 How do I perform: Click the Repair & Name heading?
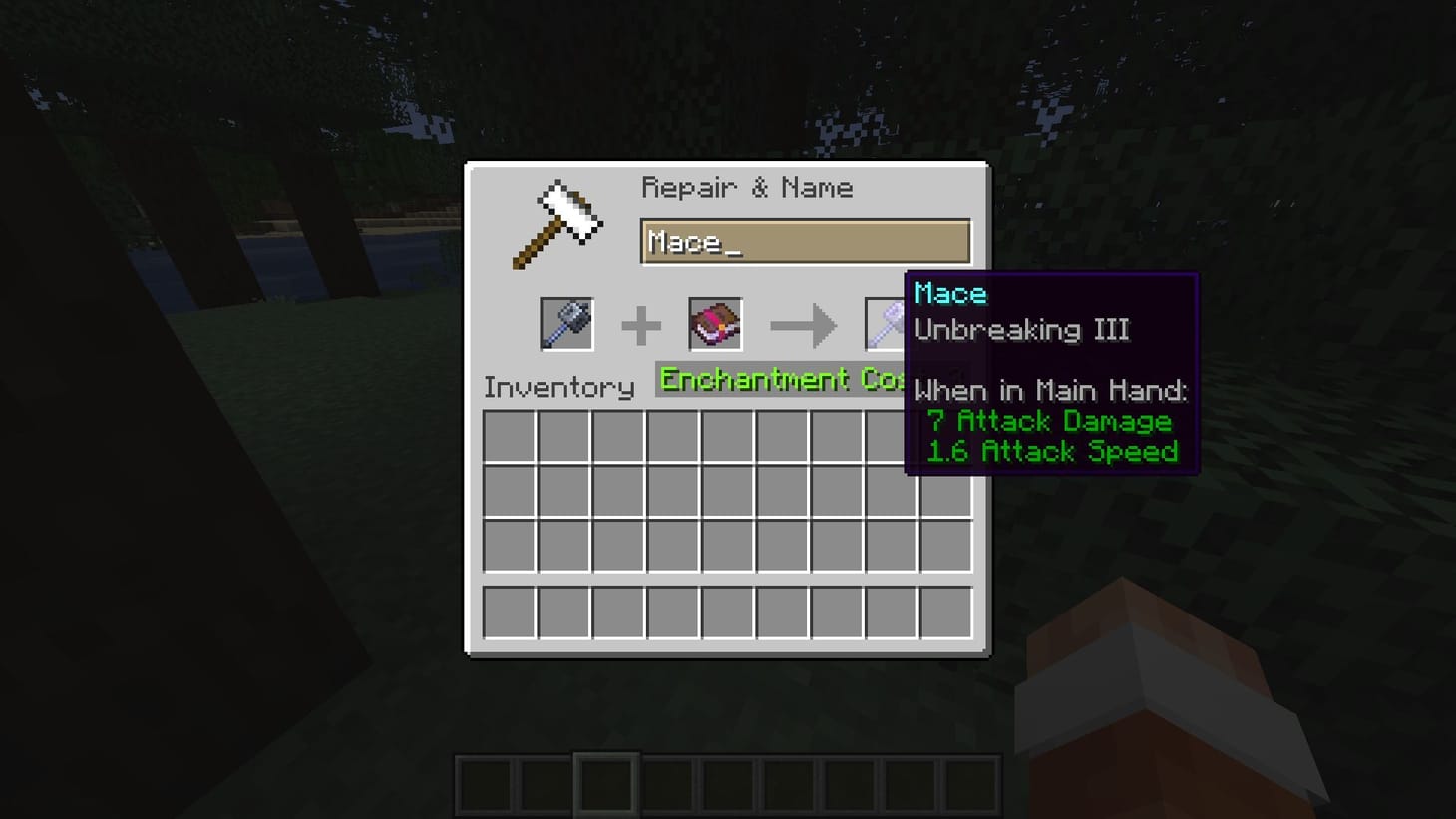749,187
